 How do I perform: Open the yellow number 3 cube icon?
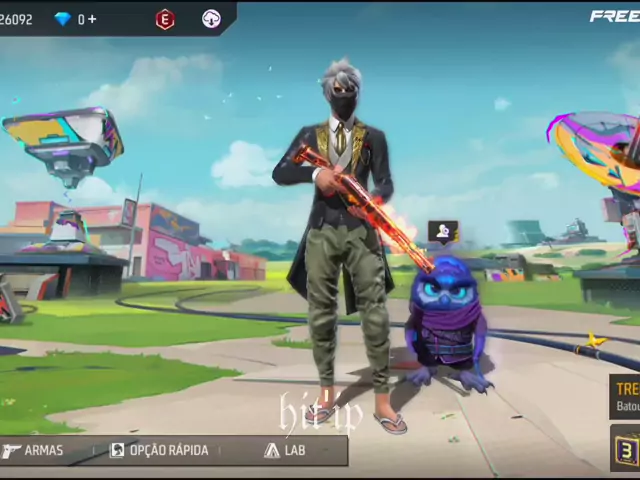point(627,449)
